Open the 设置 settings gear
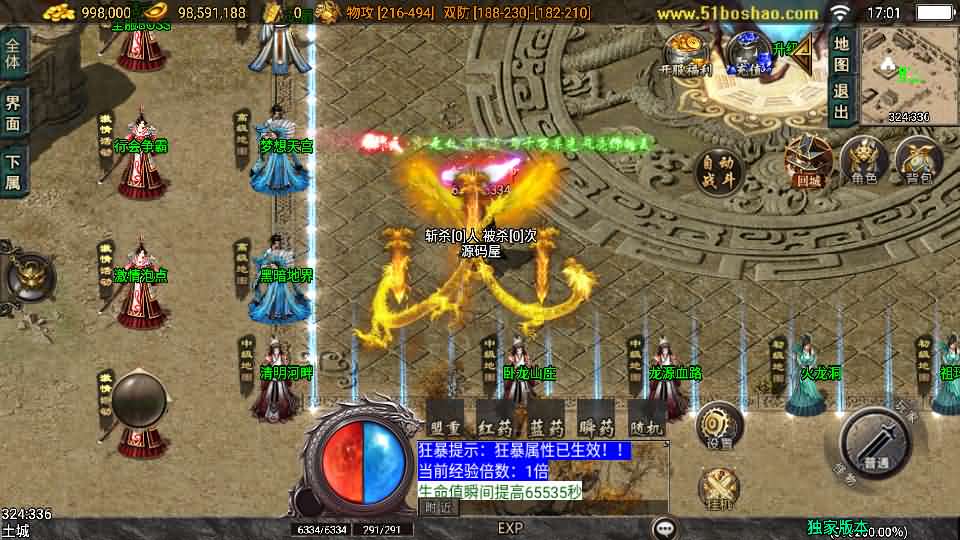 click(719, 427)
